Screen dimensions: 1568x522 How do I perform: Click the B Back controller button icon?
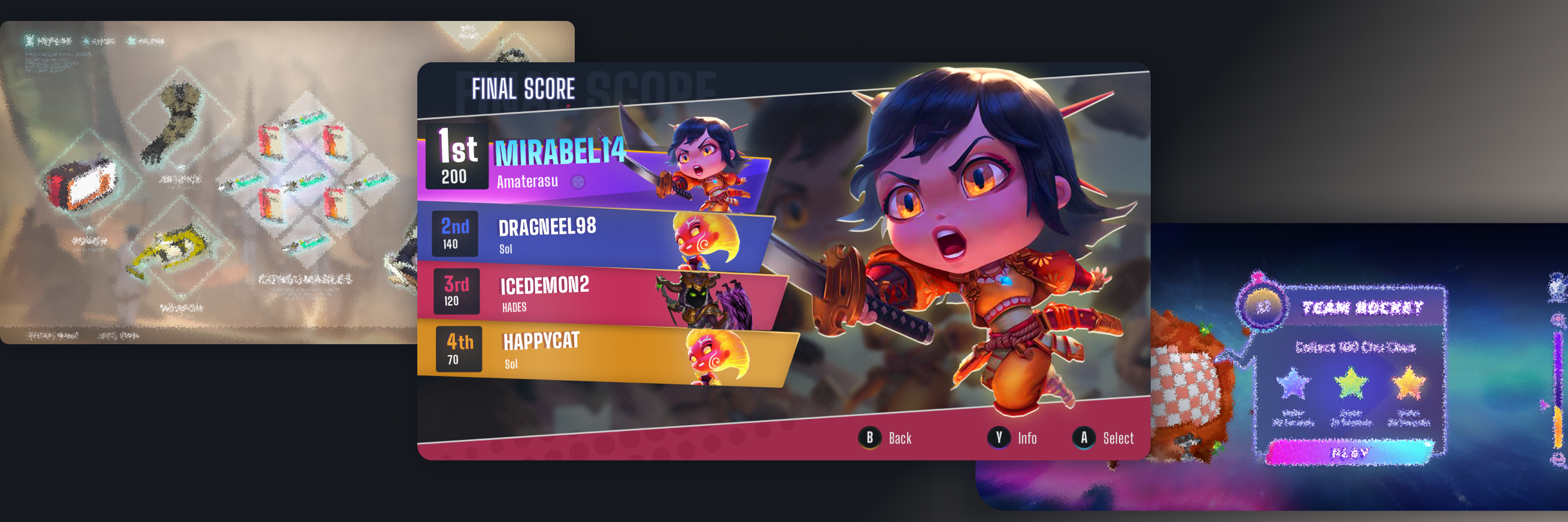pos(871,438)
